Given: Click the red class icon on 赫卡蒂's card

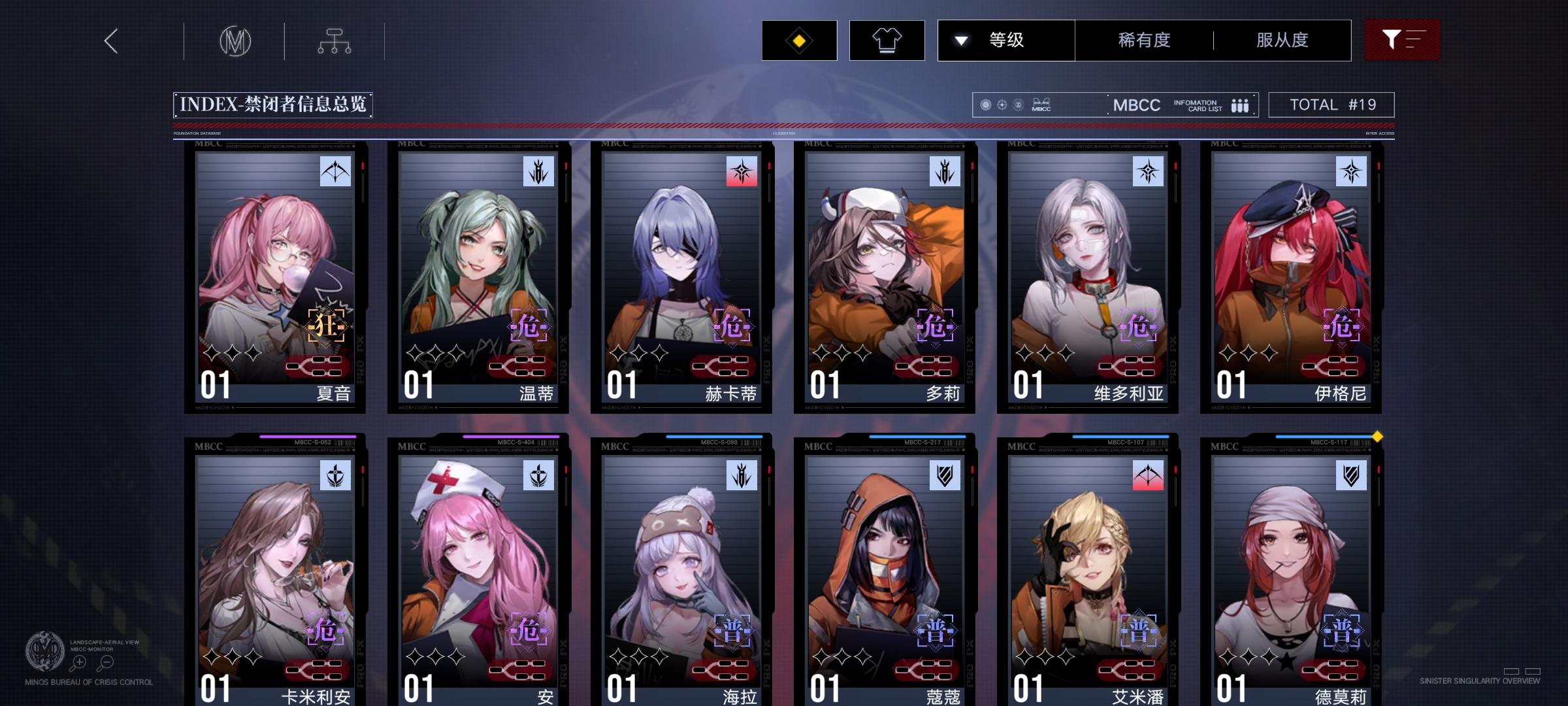Looking at the screenshot, I should [742, 171].
